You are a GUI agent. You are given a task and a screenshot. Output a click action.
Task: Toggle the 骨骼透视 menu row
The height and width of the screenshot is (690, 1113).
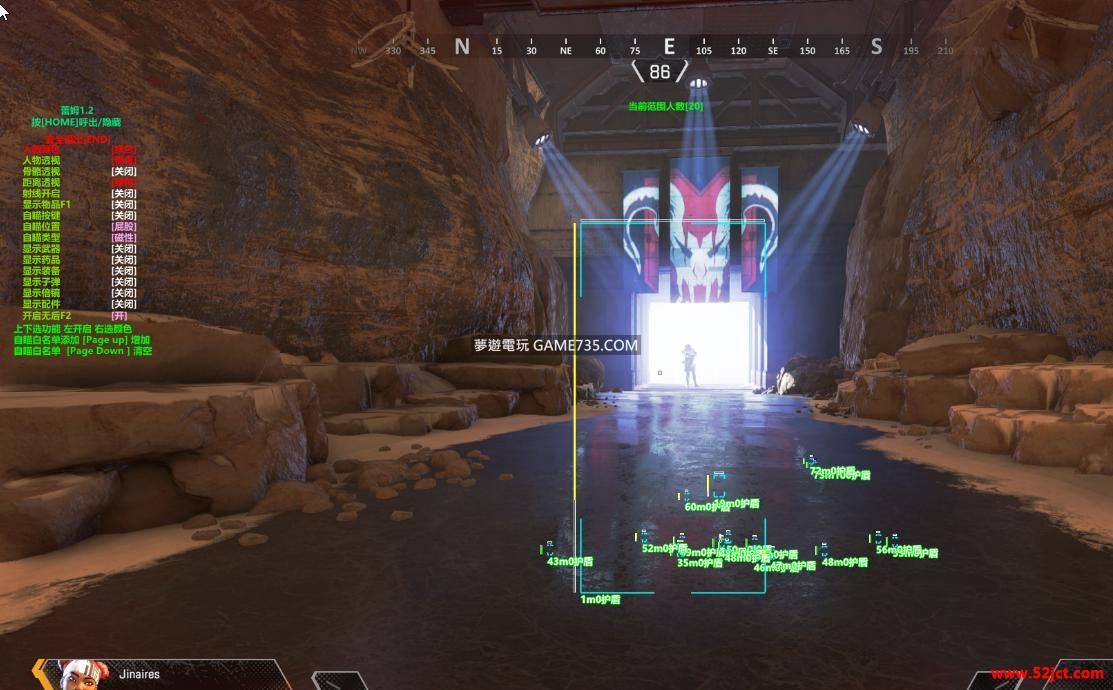click(41, 171)
